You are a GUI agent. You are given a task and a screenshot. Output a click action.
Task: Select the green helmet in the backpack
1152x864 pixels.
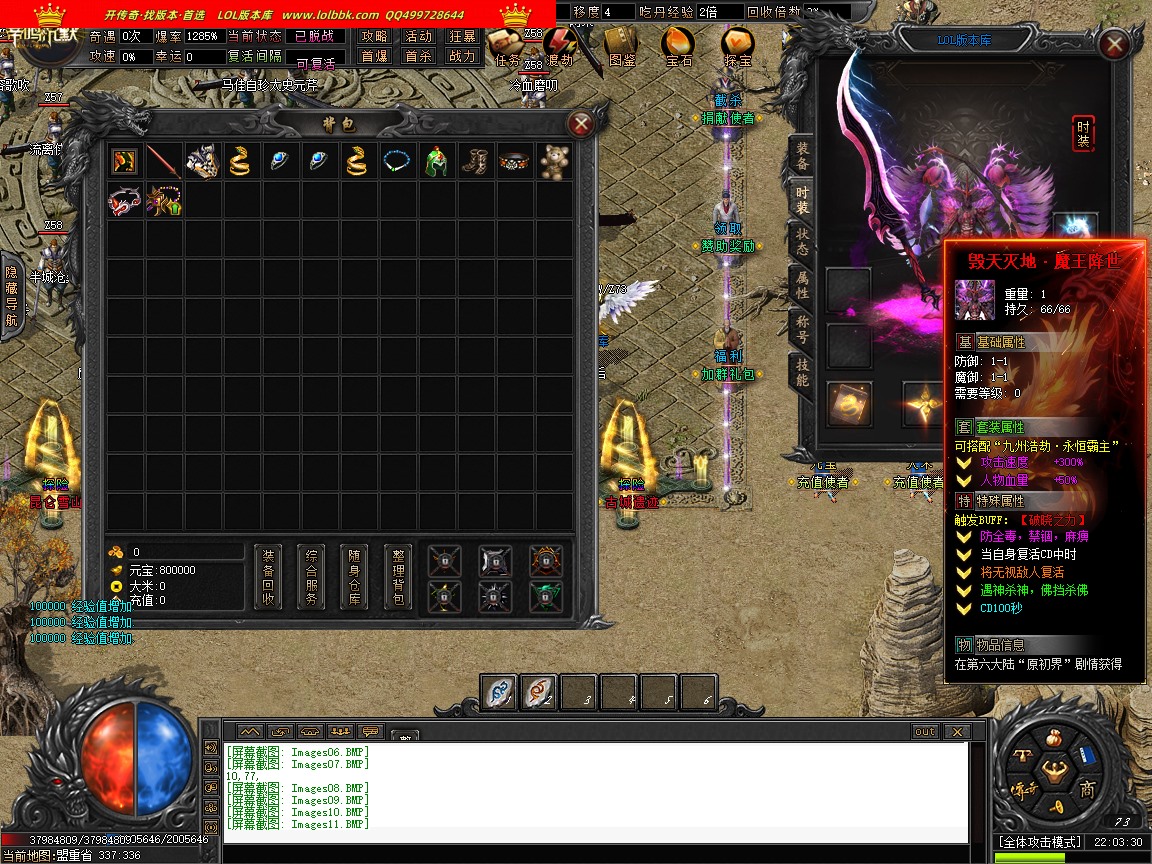(x=437, y=161)
